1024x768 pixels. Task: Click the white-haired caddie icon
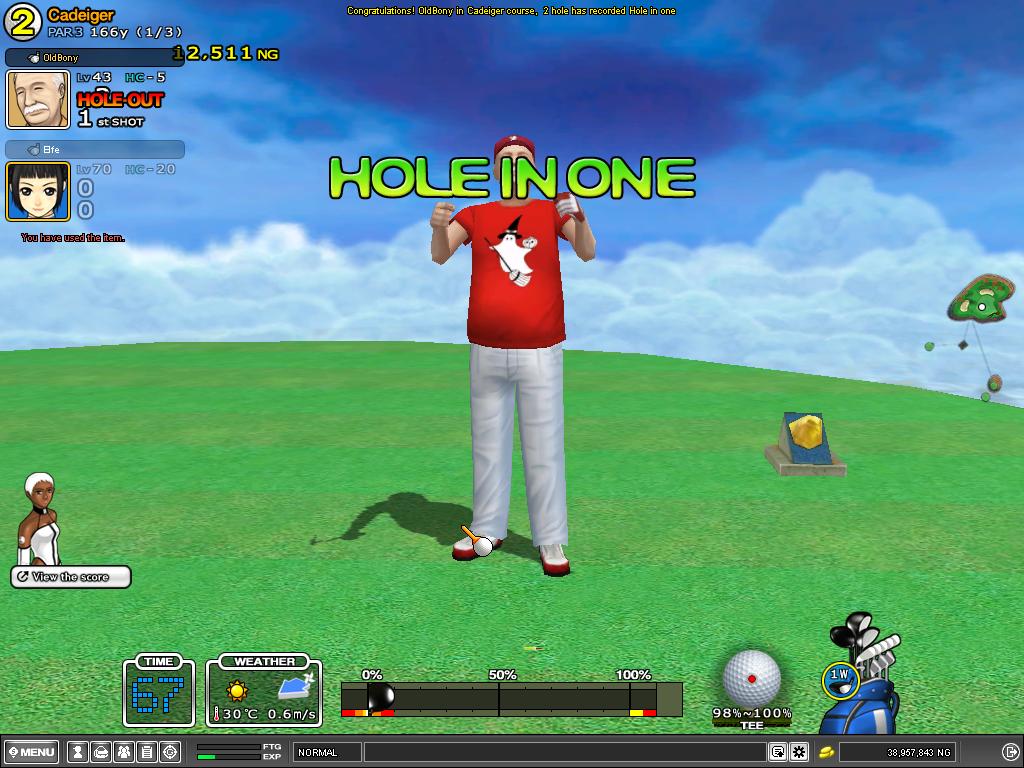click(x=40, y=518)
